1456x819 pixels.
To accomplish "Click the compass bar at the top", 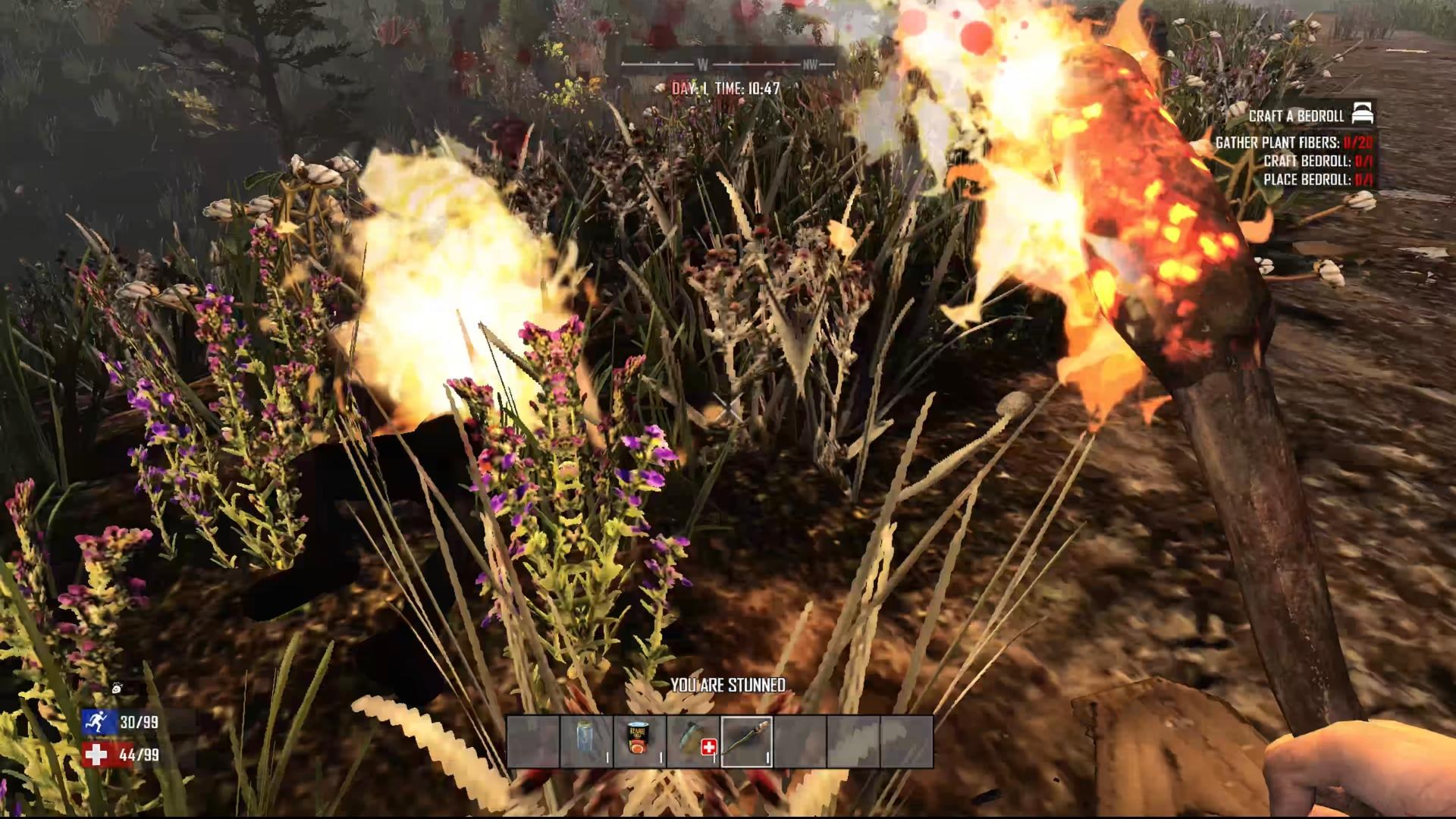I will coord(729,64).
